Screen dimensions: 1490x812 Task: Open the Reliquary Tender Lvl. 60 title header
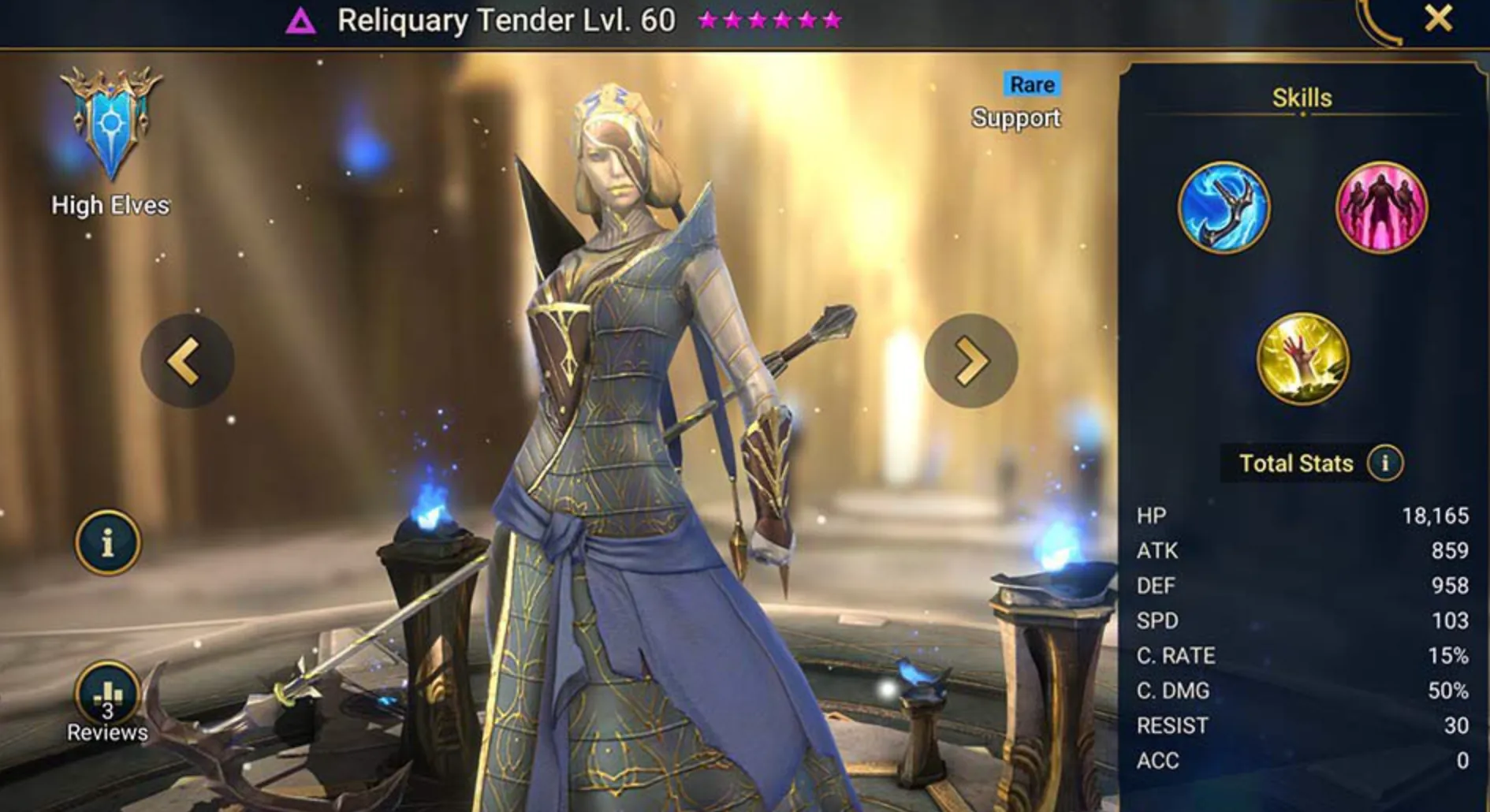(507, 20)
